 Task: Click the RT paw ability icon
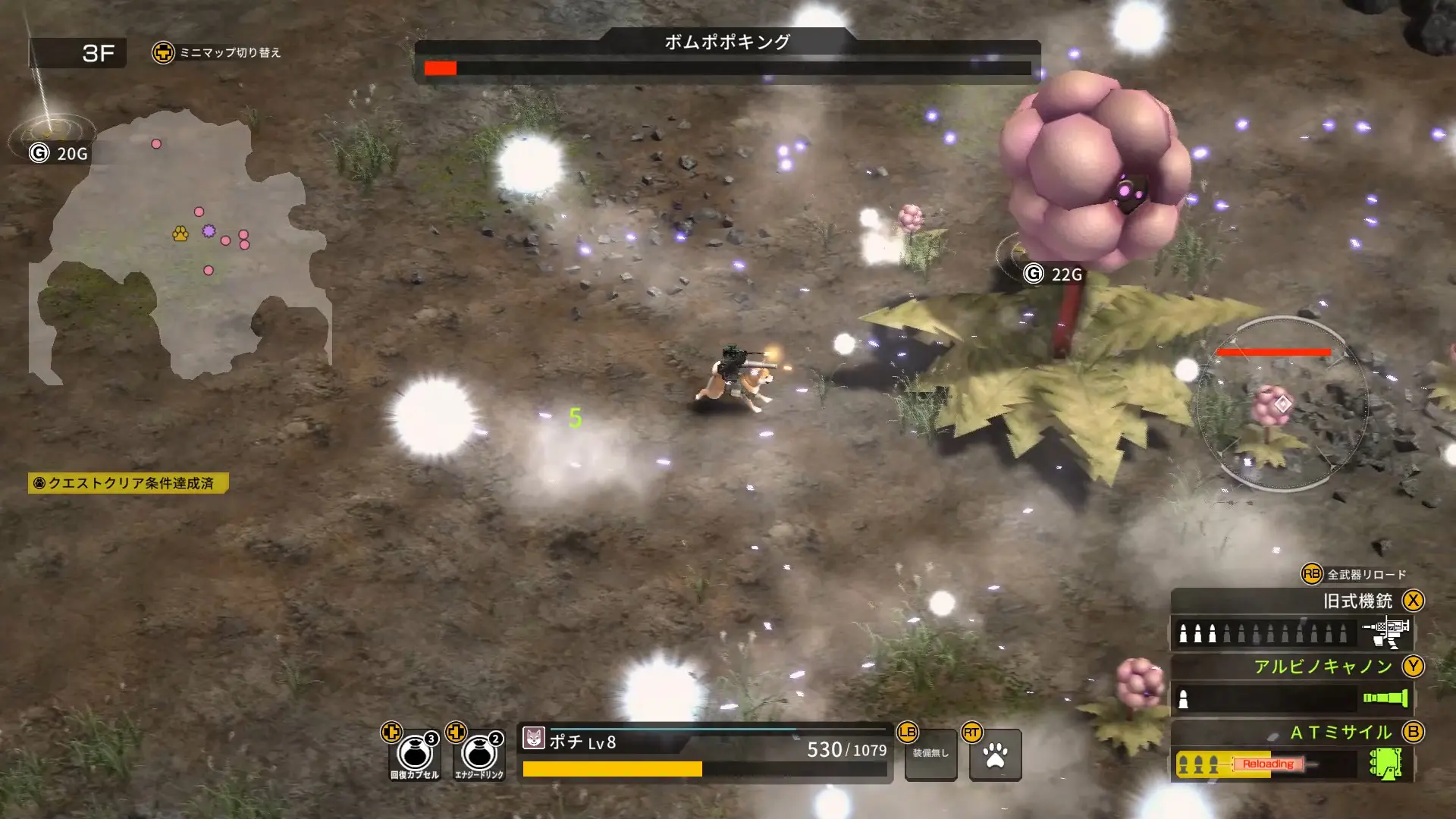pyautogui.click(x=996, y=755)
